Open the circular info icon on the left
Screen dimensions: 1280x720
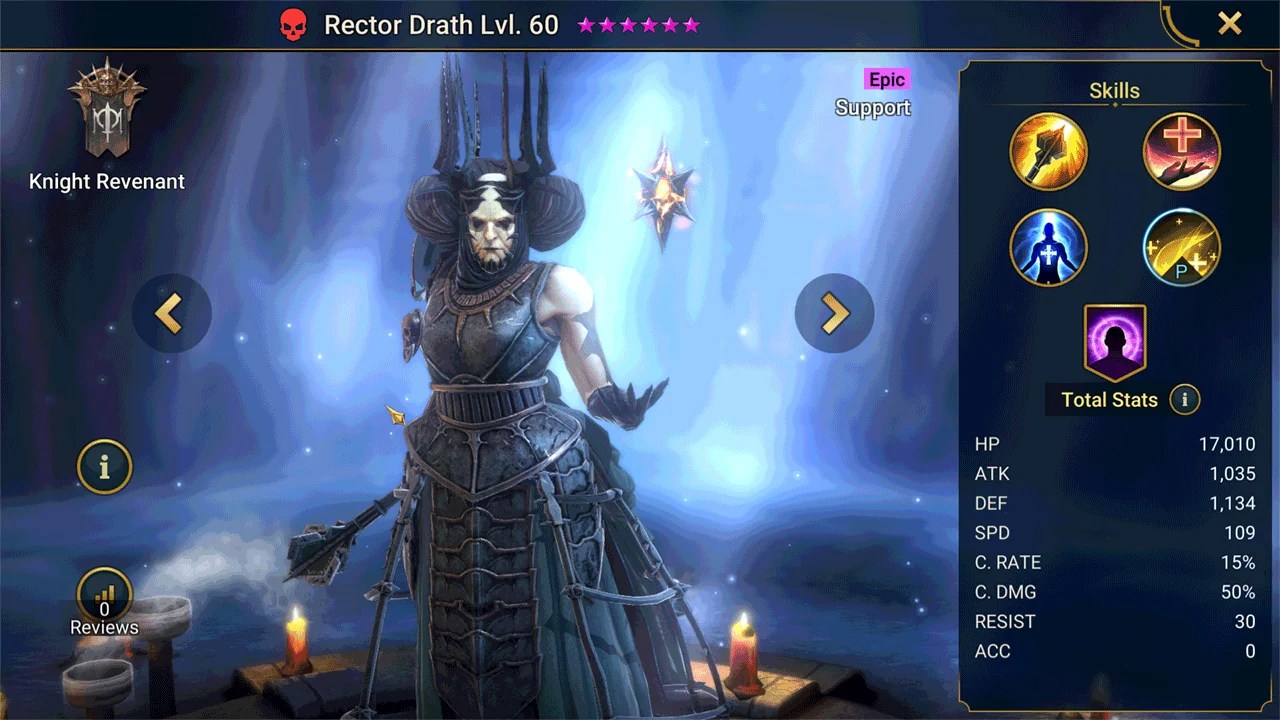(x=104, y=467)
